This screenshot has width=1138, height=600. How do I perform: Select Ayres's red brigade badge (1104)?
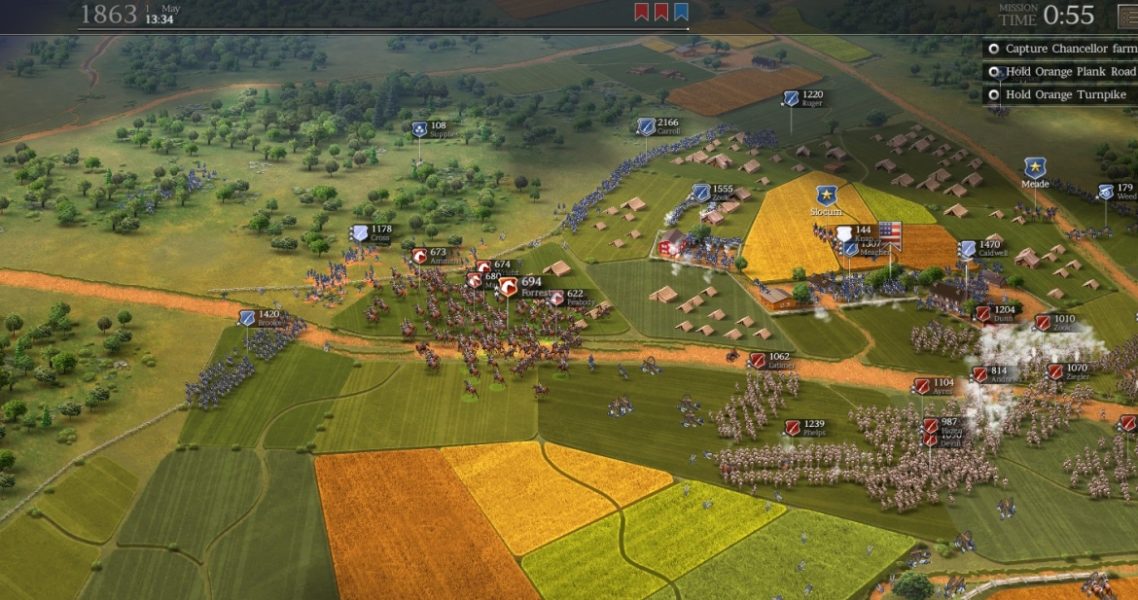point(921,386)
